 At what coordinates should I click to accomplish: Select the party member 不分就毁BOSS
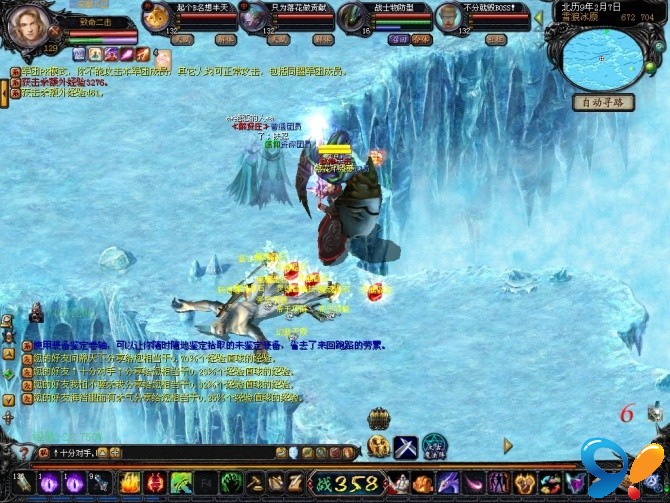450,17
